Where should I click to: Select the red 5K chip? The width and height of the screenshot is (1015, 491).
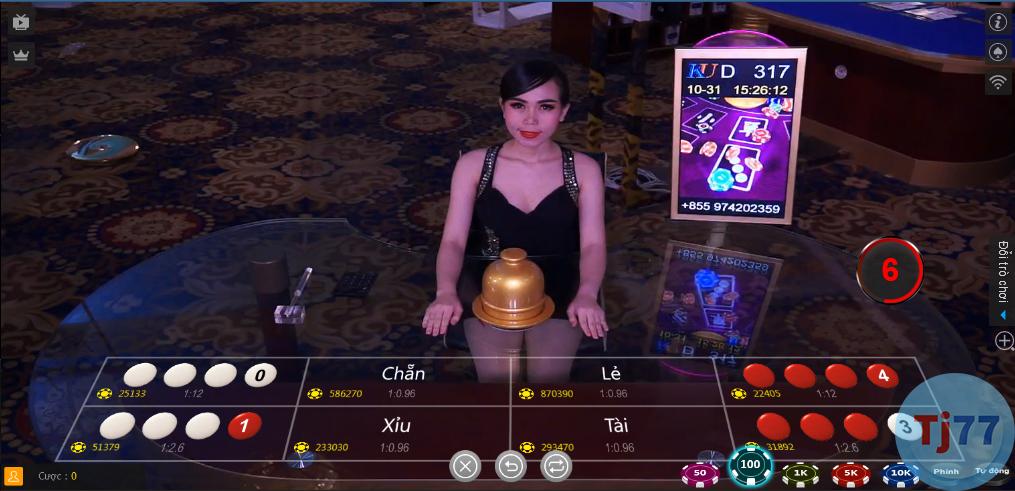coord(851,471)
